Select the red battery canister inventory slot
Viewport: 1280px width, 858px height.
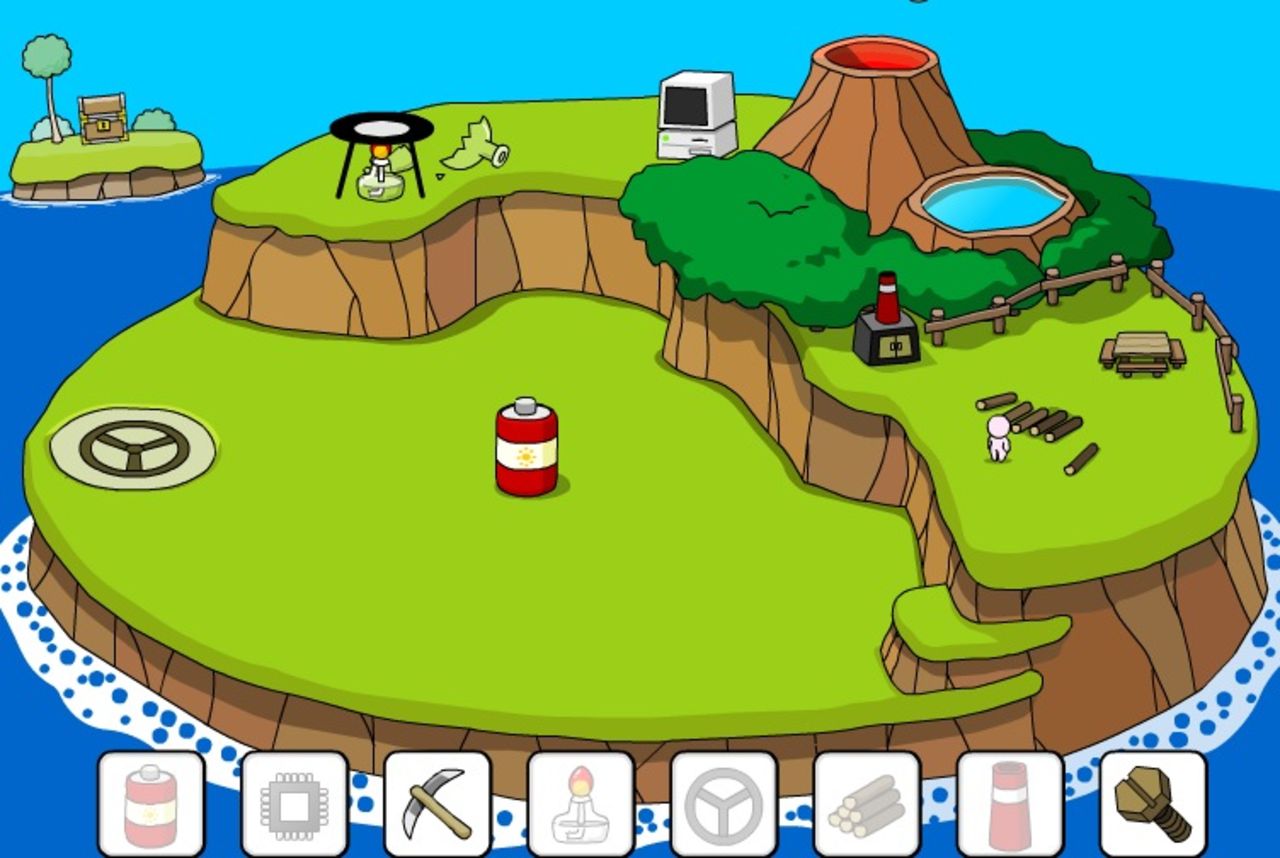[151, 804]
